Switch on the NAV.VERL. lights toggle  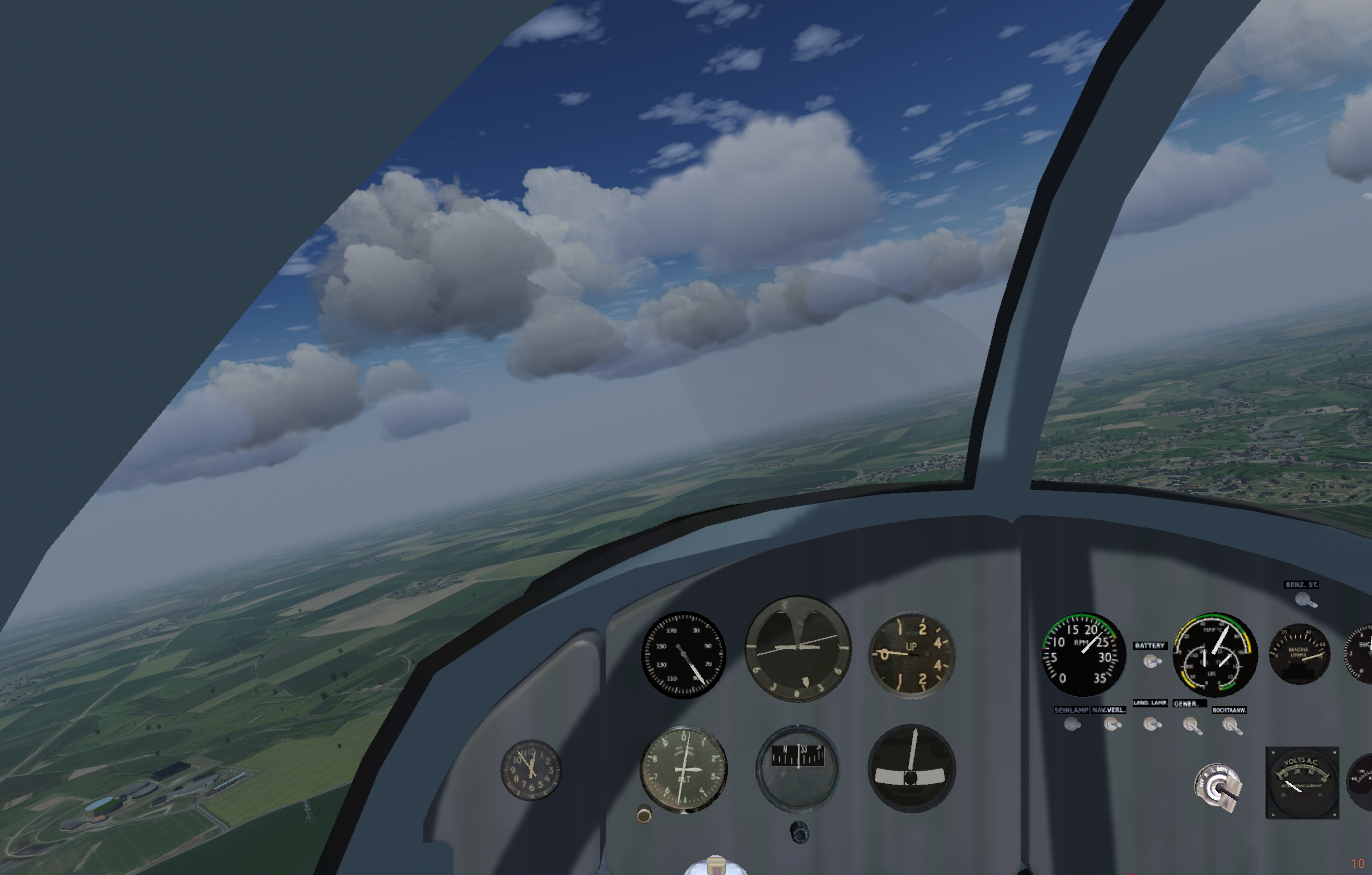tap(1111, 724)
